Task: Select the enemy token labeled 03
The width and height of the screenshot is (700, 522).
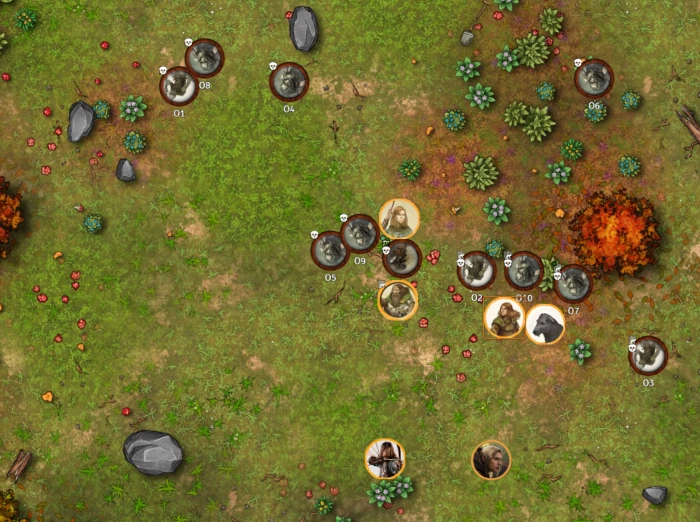Action: click(x=648, y=355)
